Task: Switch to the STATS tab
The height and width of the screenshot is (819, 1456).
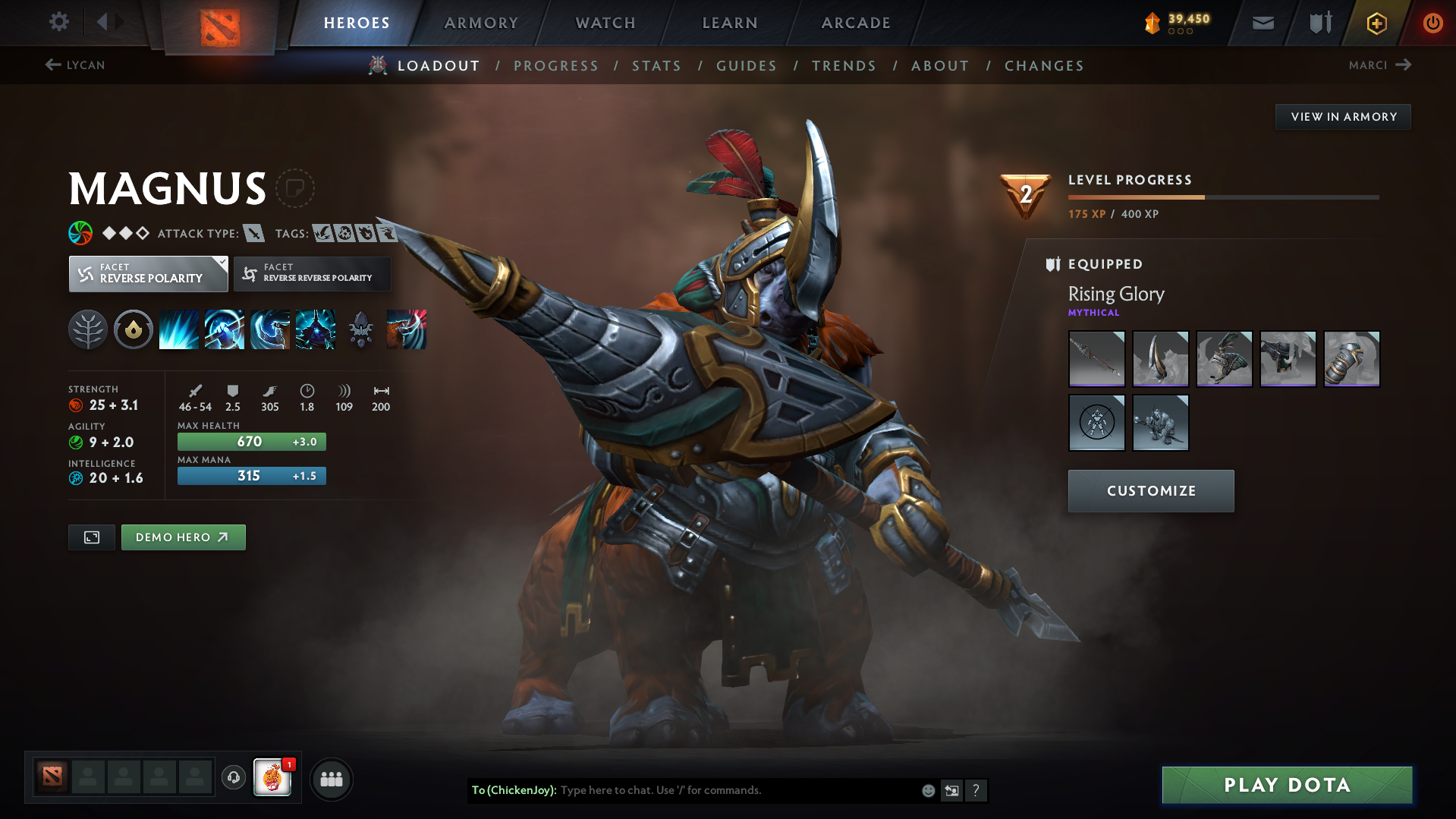Action: tap(656, 65)
